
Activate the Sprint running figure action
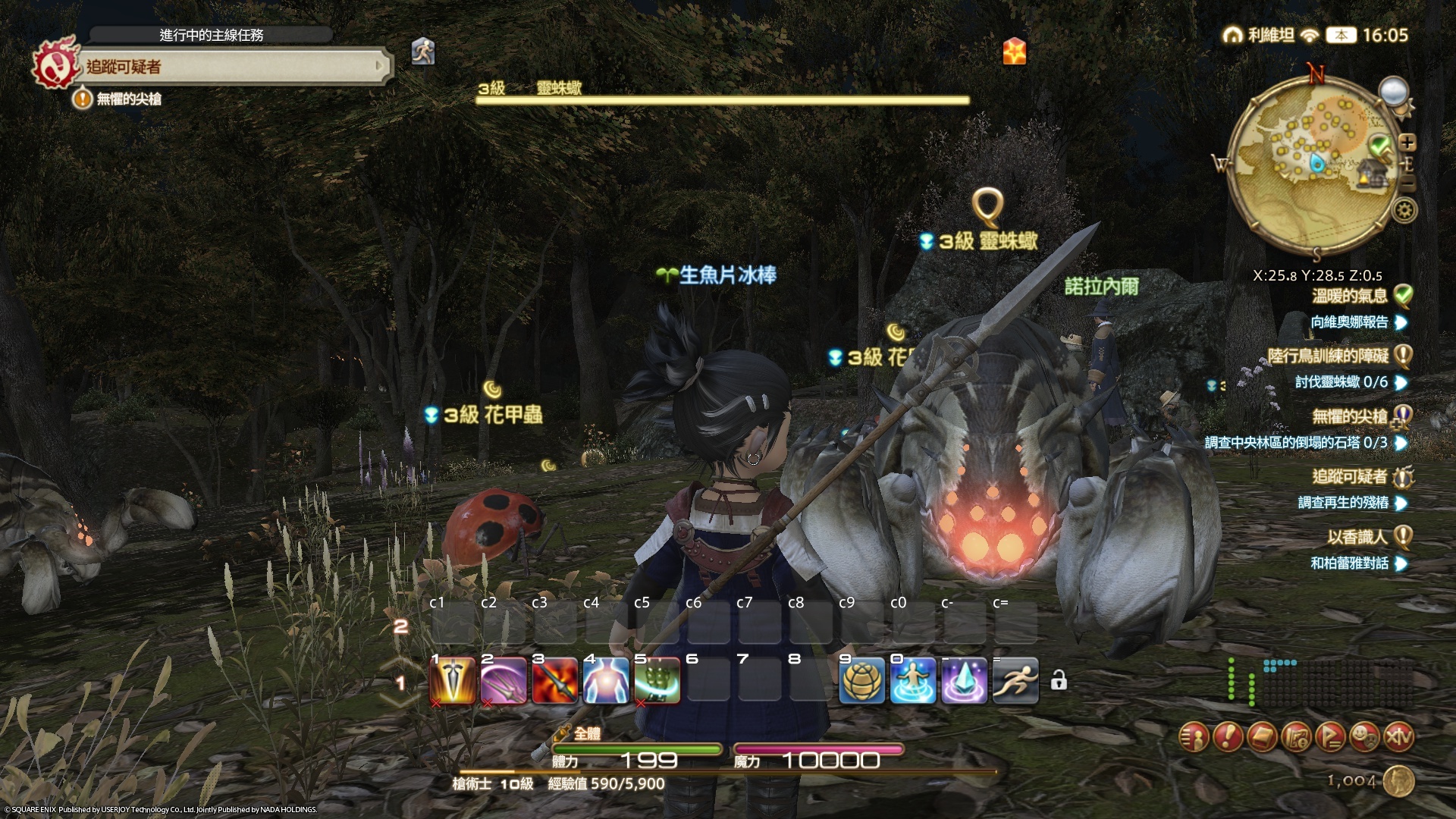point(1015,680)
